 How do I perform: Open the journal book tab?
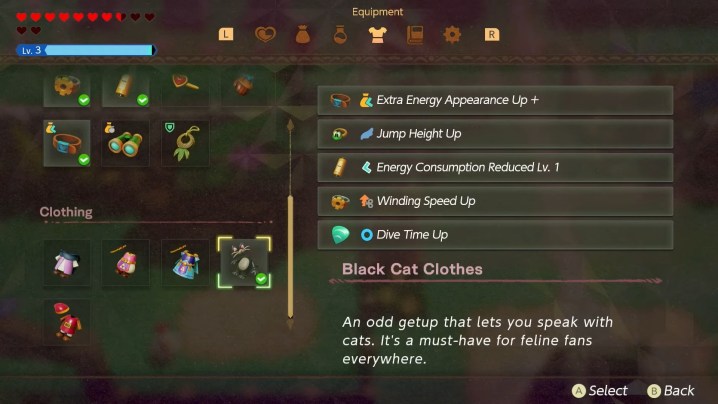coord(415,35)
